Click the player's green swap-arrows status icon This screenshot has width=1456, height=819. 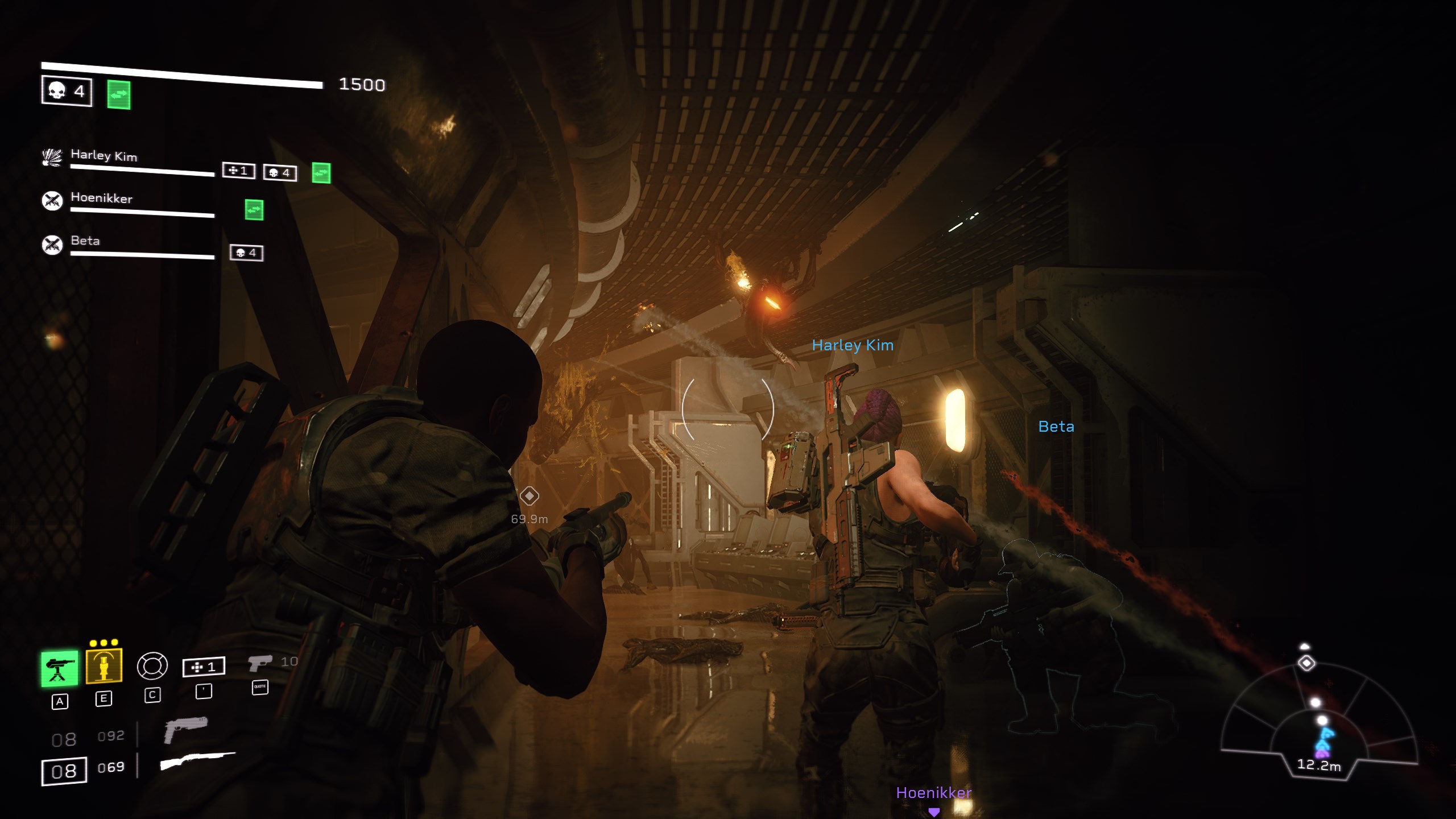point(119,94)
